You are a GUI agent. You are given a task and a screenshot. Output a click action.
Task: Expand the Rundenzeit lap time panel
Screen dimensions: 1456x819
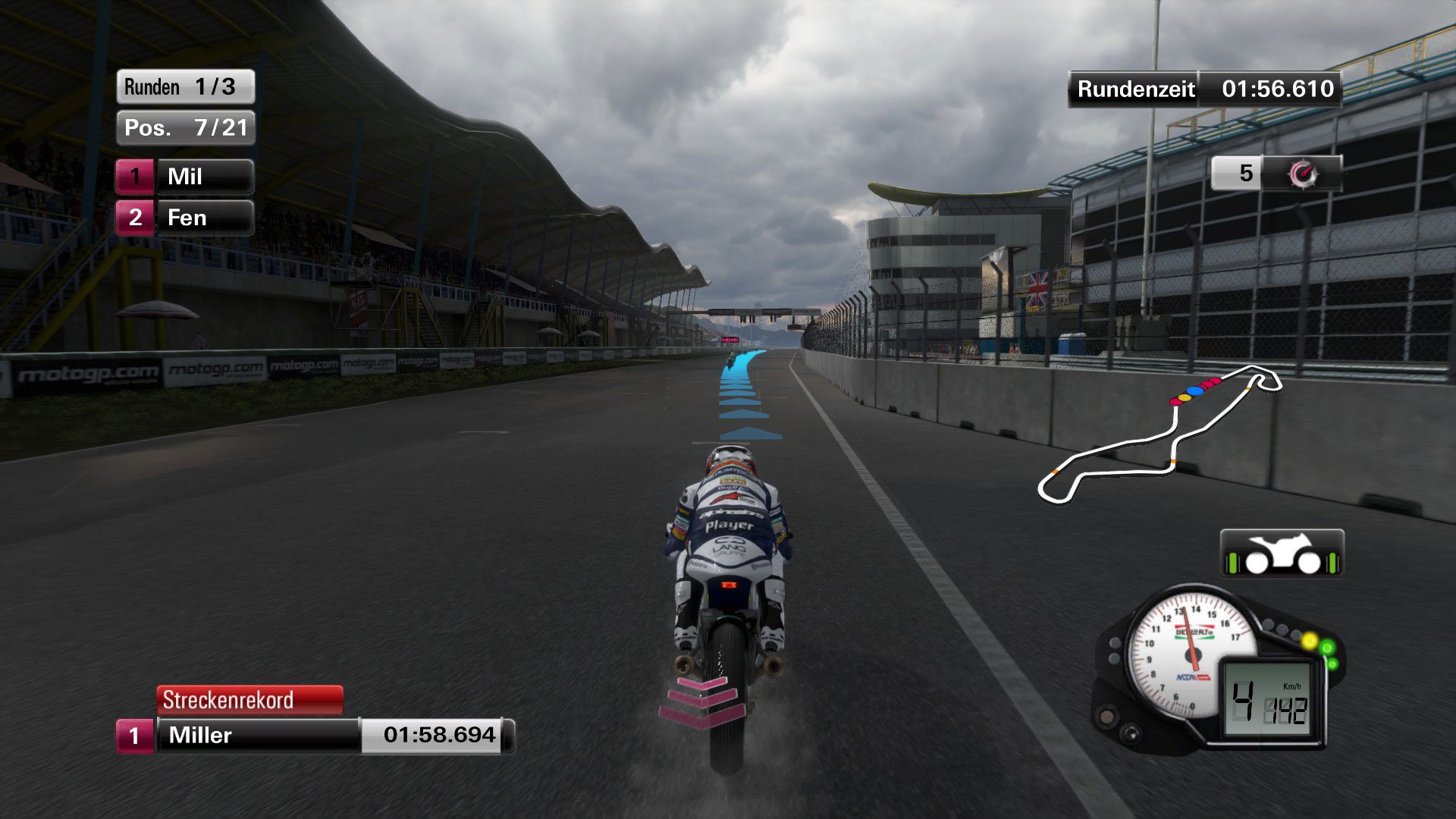click(x=1203, y=89)
